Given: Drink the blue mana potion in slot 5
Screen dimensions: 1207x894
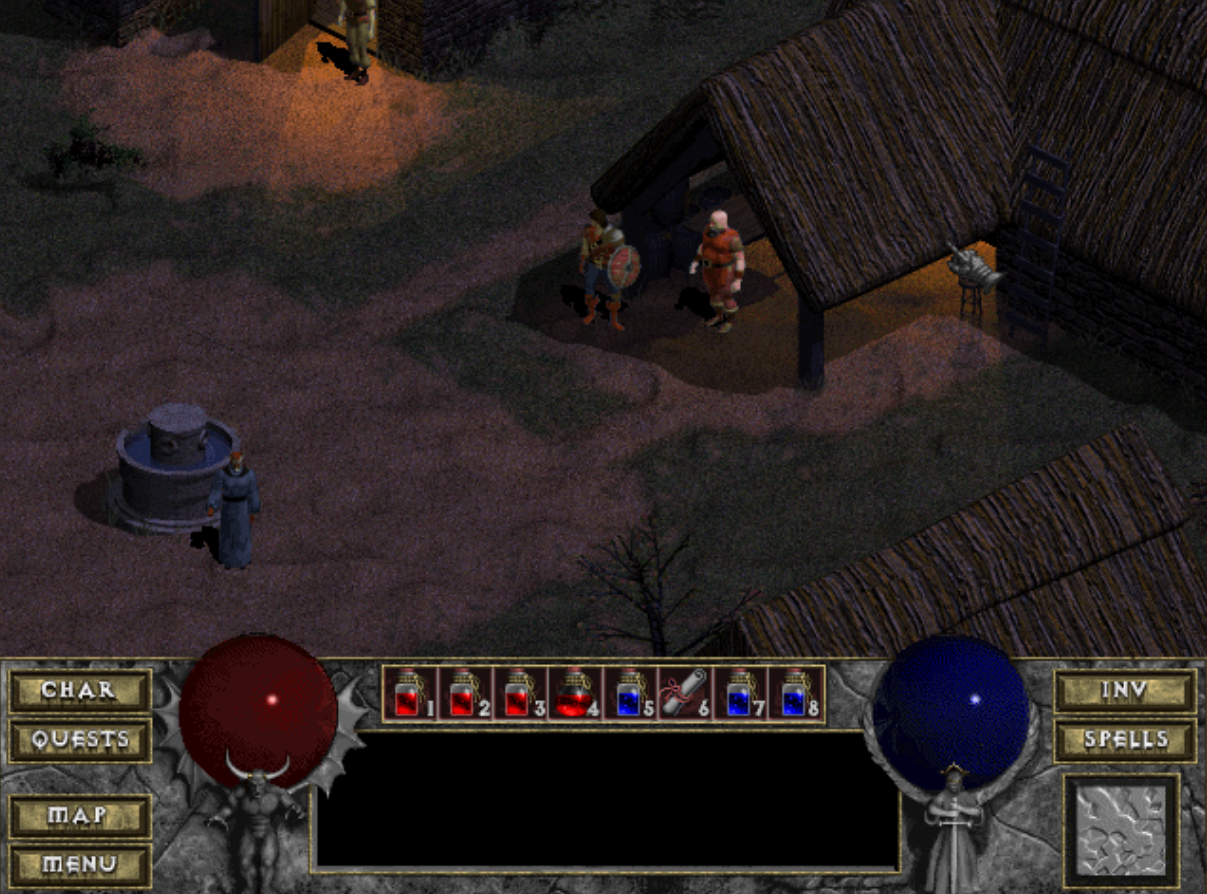Looking at the screenshot, I should pyautogui.click(x=630, y=693).
